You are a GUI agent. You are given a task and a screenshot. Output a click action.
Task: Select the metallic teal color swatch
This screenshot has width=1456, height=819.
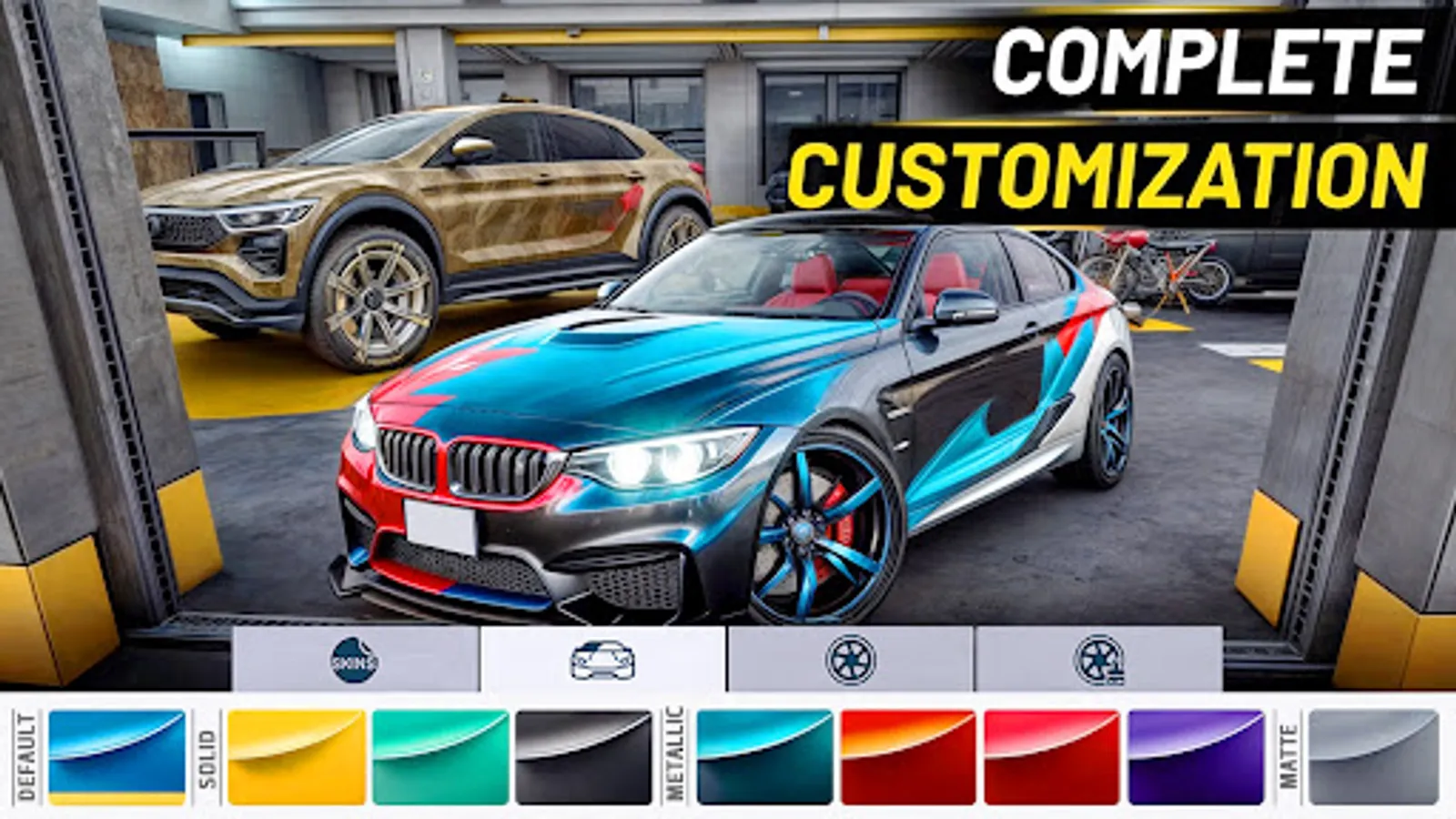[x=764, y=753]
